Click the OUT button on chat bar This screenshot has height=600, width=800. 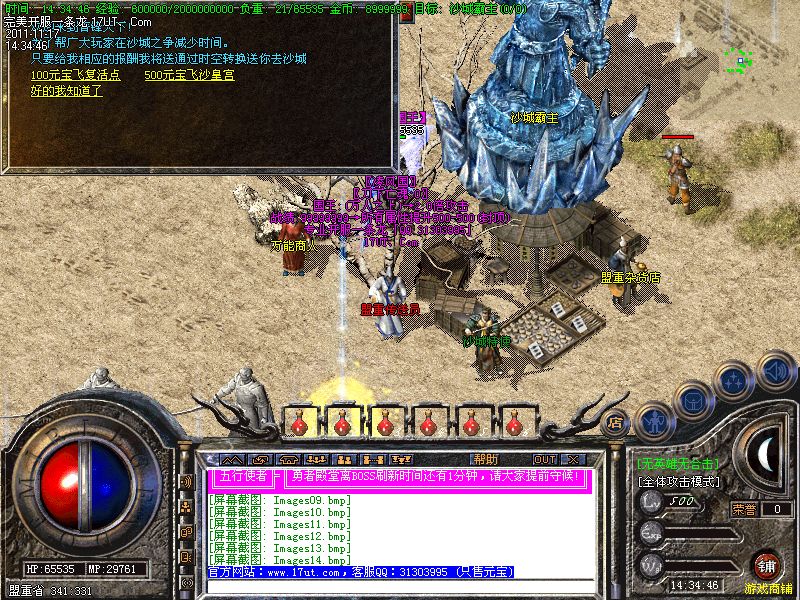pyautogui.click(x=545, y=459)
